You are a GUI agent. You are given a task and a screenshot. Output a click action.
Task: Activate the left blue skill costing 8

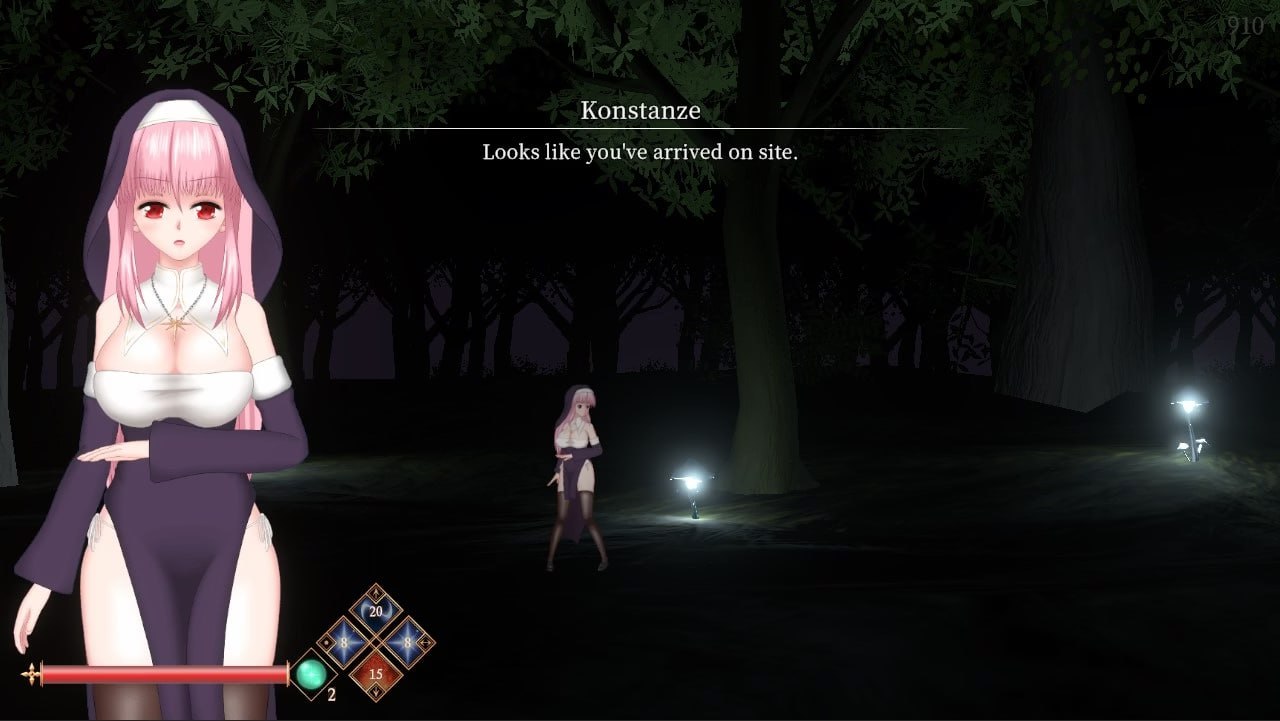pos(343,642)
